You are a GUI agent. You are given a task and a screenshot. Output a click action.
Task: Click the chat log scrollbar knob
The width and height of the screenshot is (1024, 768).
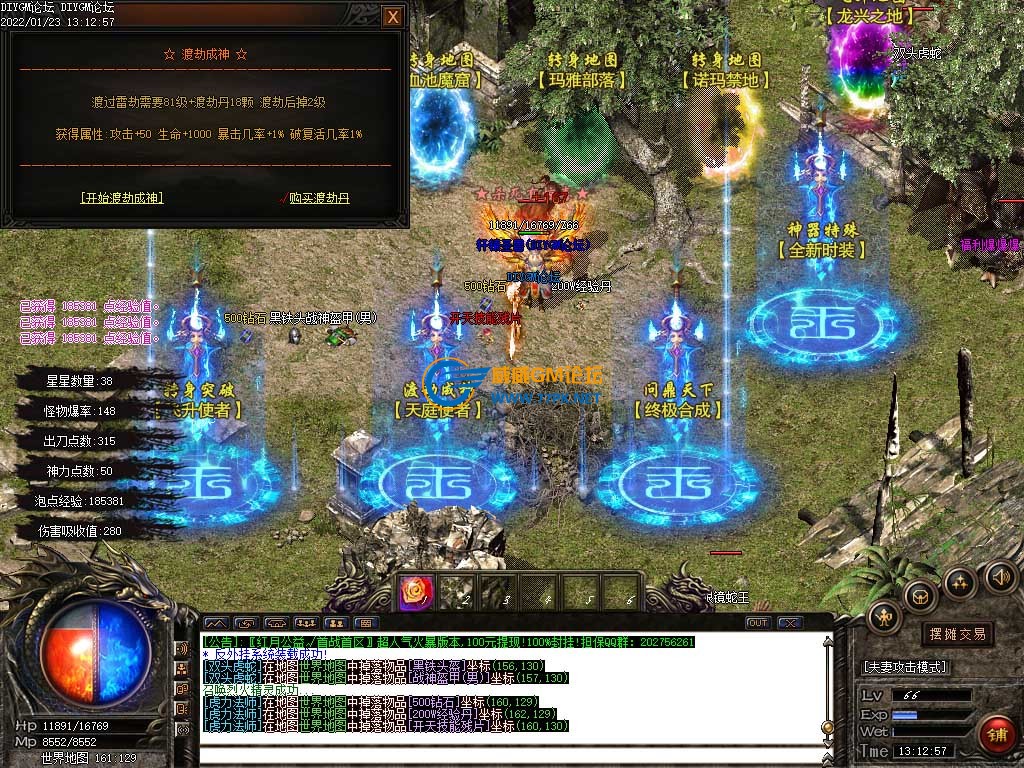826,727
